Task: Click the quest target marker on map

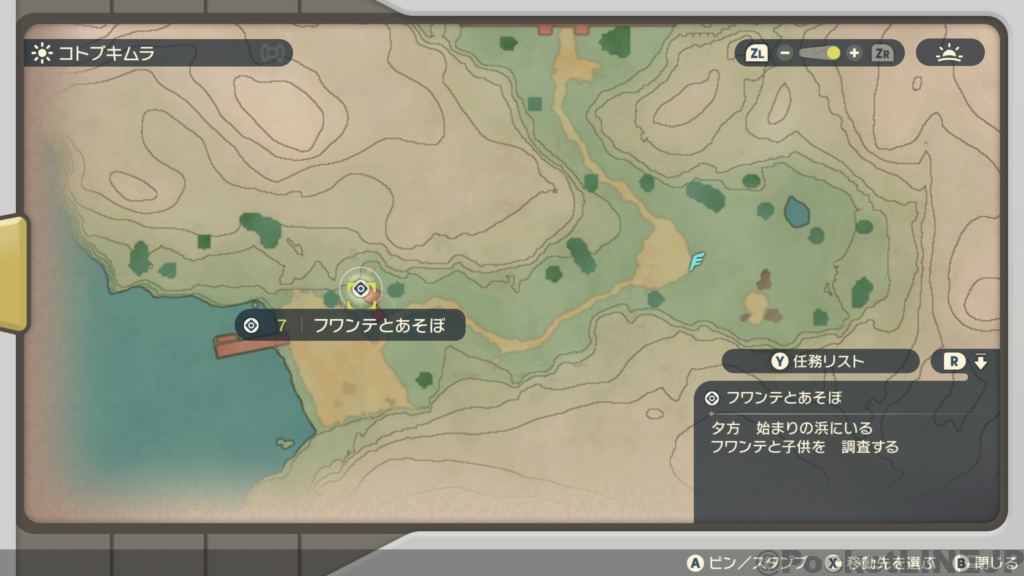Action: pos(360,288)
